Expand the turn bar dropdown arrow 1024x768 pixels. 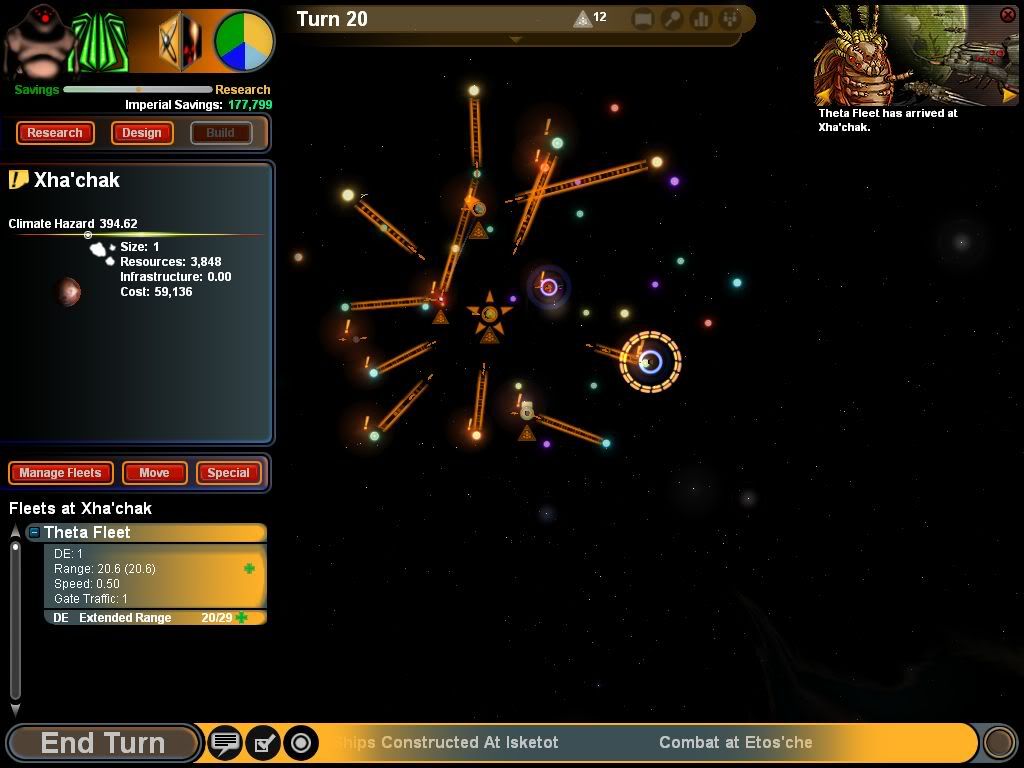516,40
